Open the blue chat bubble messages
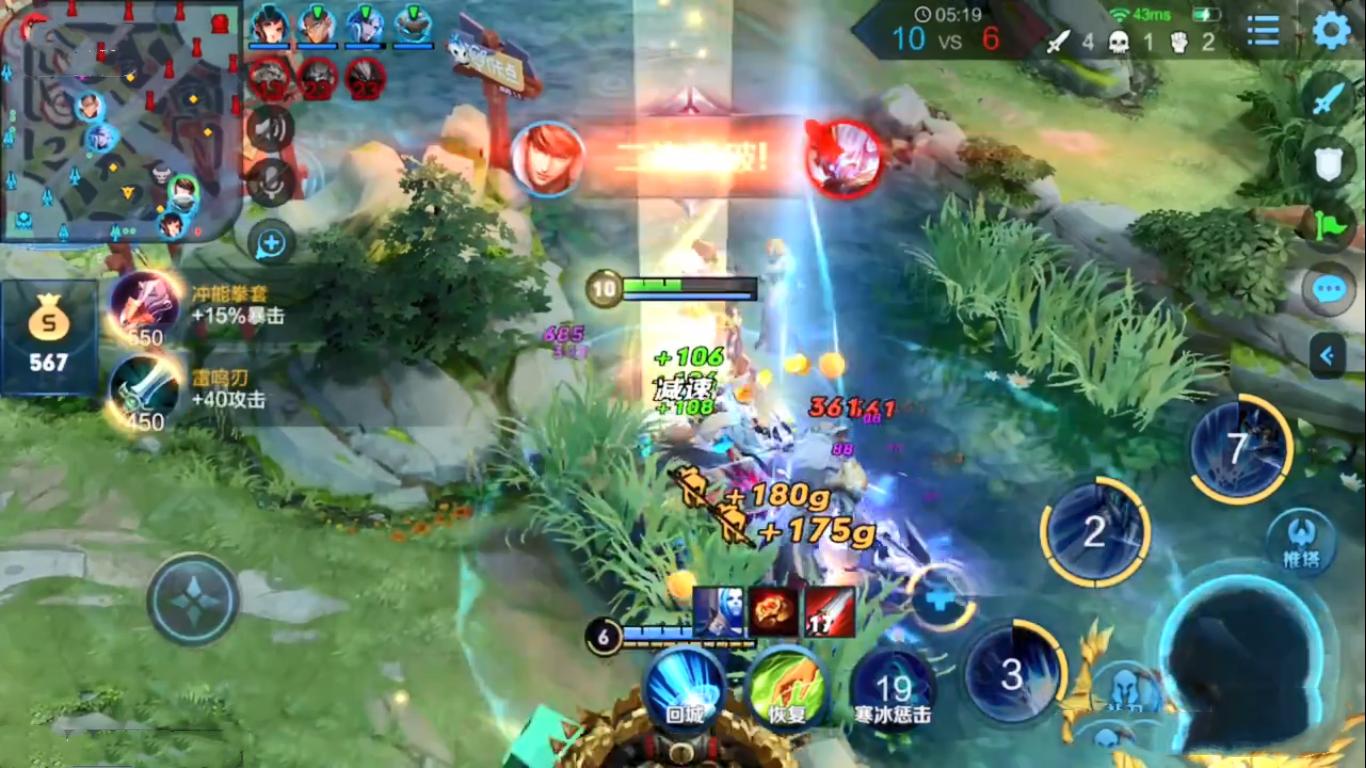Image resolution: width=1366 pixels, height=768 pixels. [x=1328, y=291]
